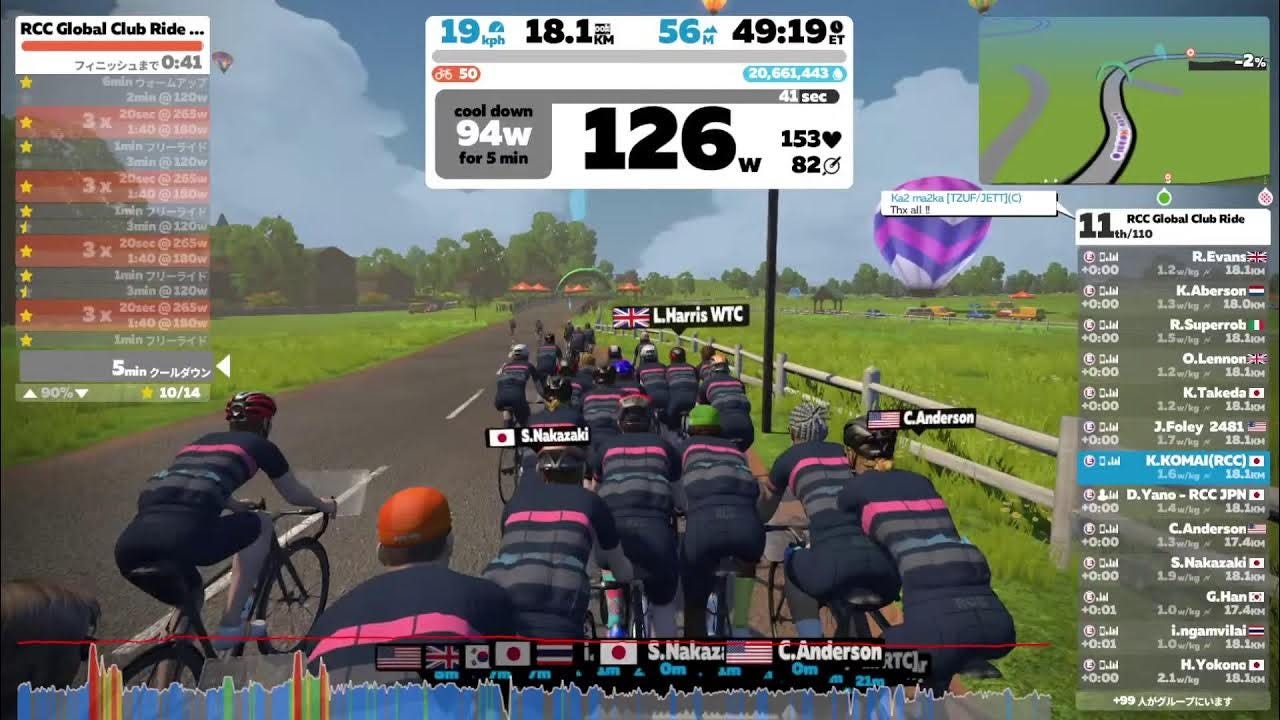Pick K.Takeda from the rider list
Image resolution: width=1280 pixels, height=720 pixels.
[x=1173, y=399]
